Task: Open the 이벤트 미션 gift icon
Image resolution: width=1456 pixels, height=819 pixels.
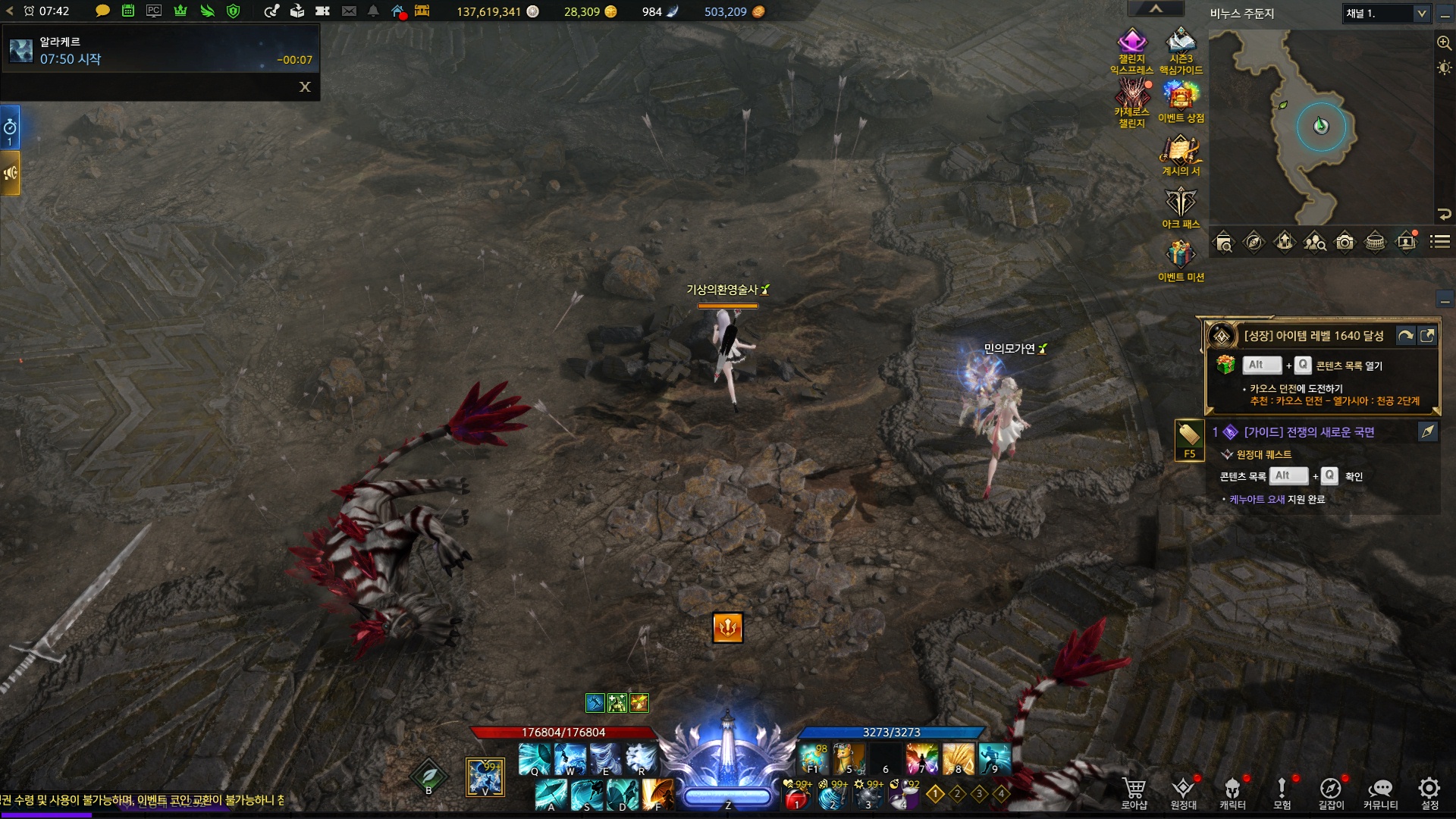Action: click(x=1181, y=256)
